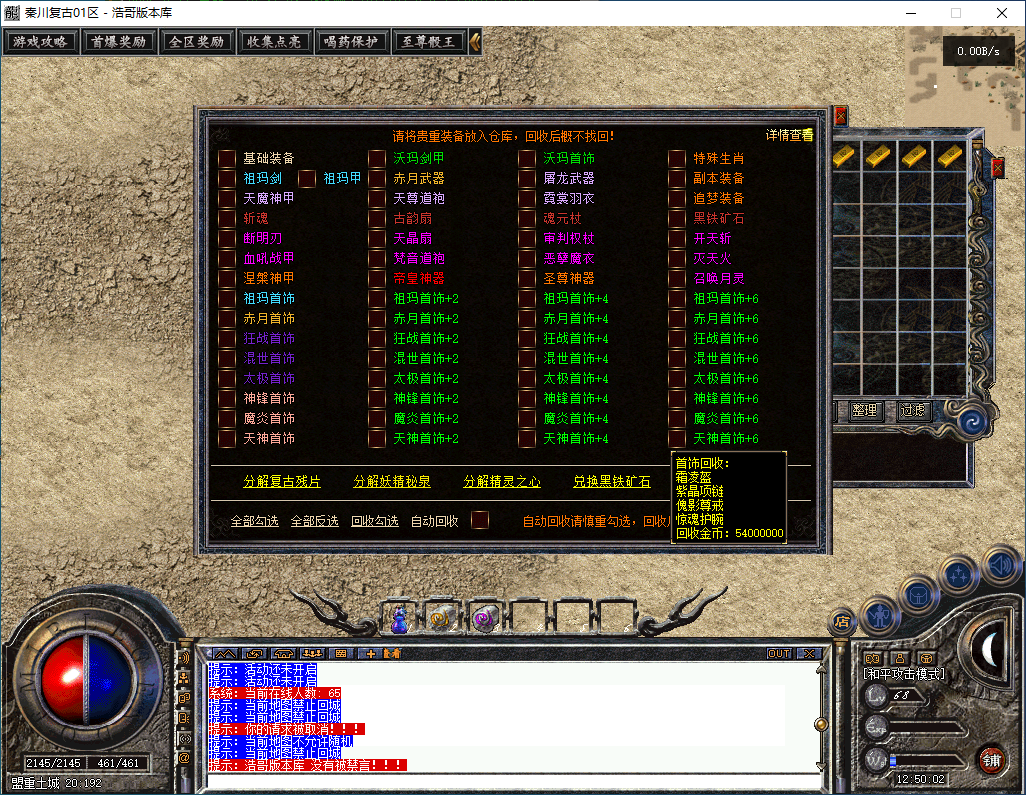Toggle the 特殊生肖 checkbox
Viewport: 1026px width, 795px height.
677,158
